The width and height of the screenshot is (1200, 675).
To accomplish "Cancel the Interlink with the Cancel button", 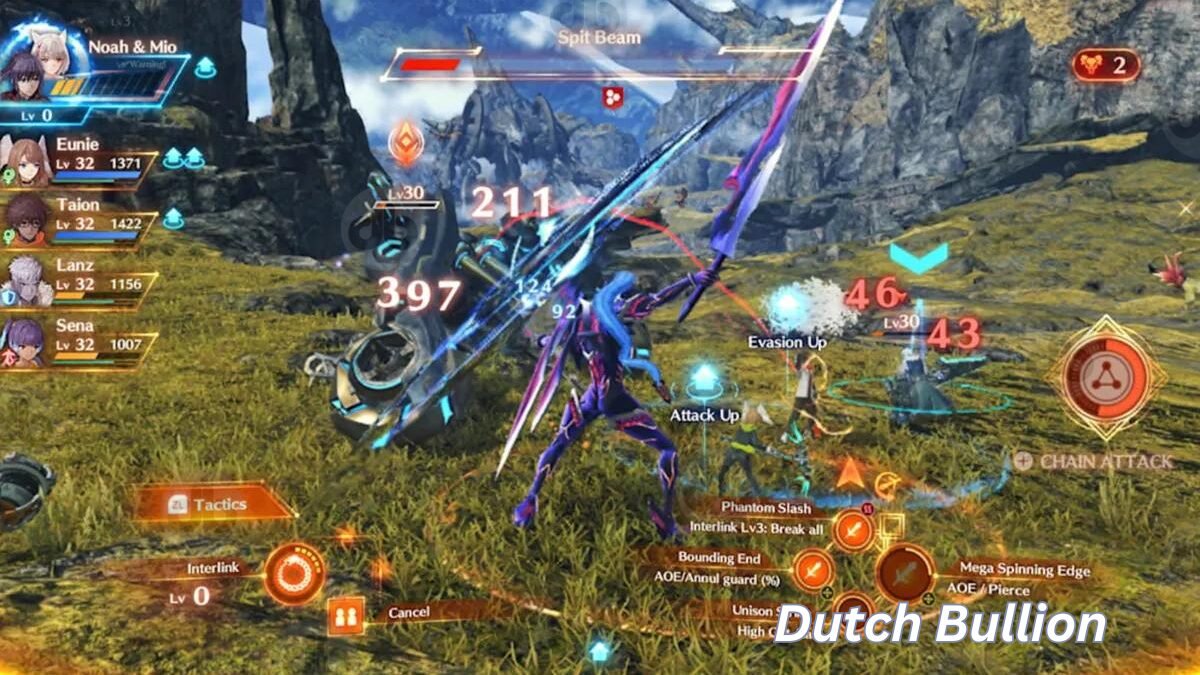I will 345,613.
